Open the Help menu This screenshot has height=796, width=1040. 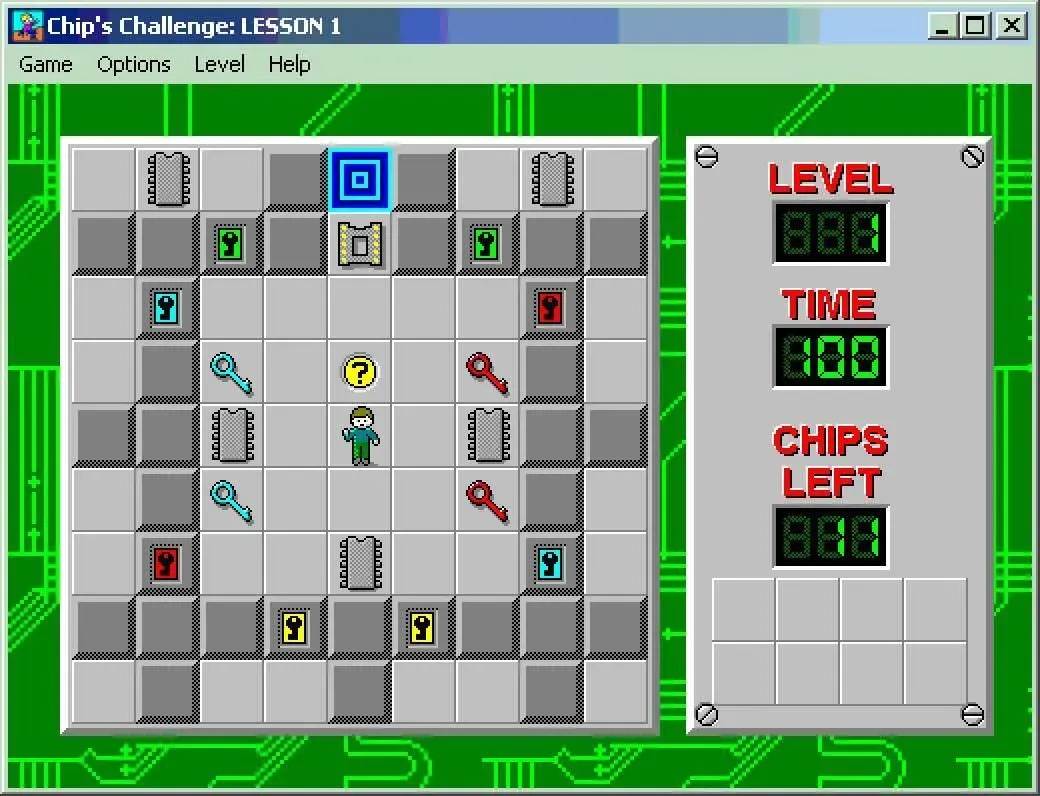click(289, 65)
